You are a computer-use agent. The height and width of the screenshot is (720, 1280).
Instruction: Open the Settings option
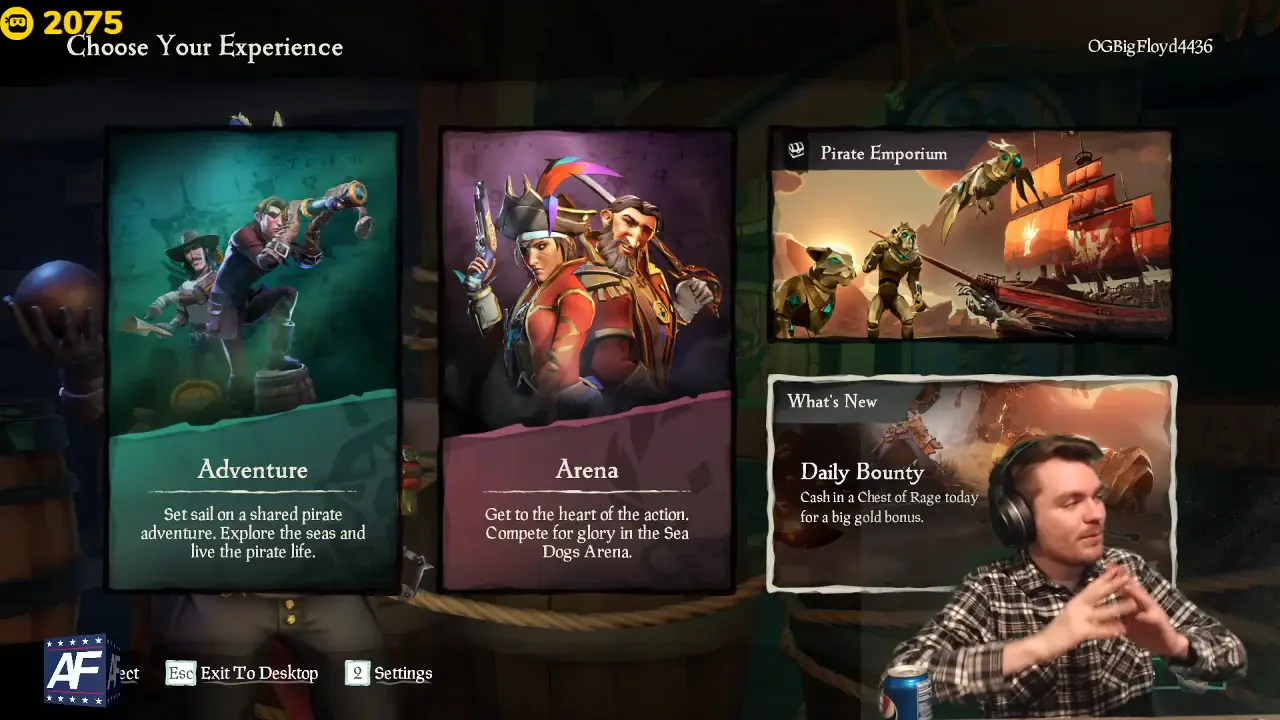(x=404, y=673)
